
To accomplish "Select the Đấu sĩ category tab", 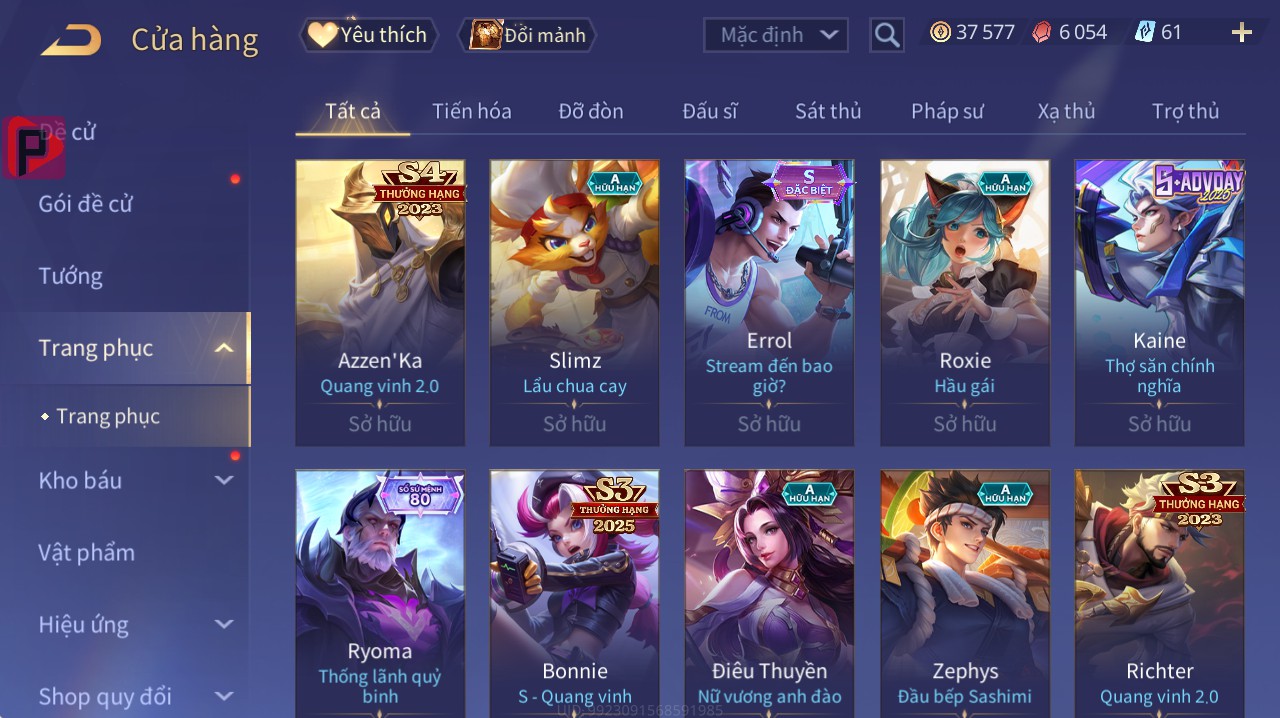I will 710,111.
